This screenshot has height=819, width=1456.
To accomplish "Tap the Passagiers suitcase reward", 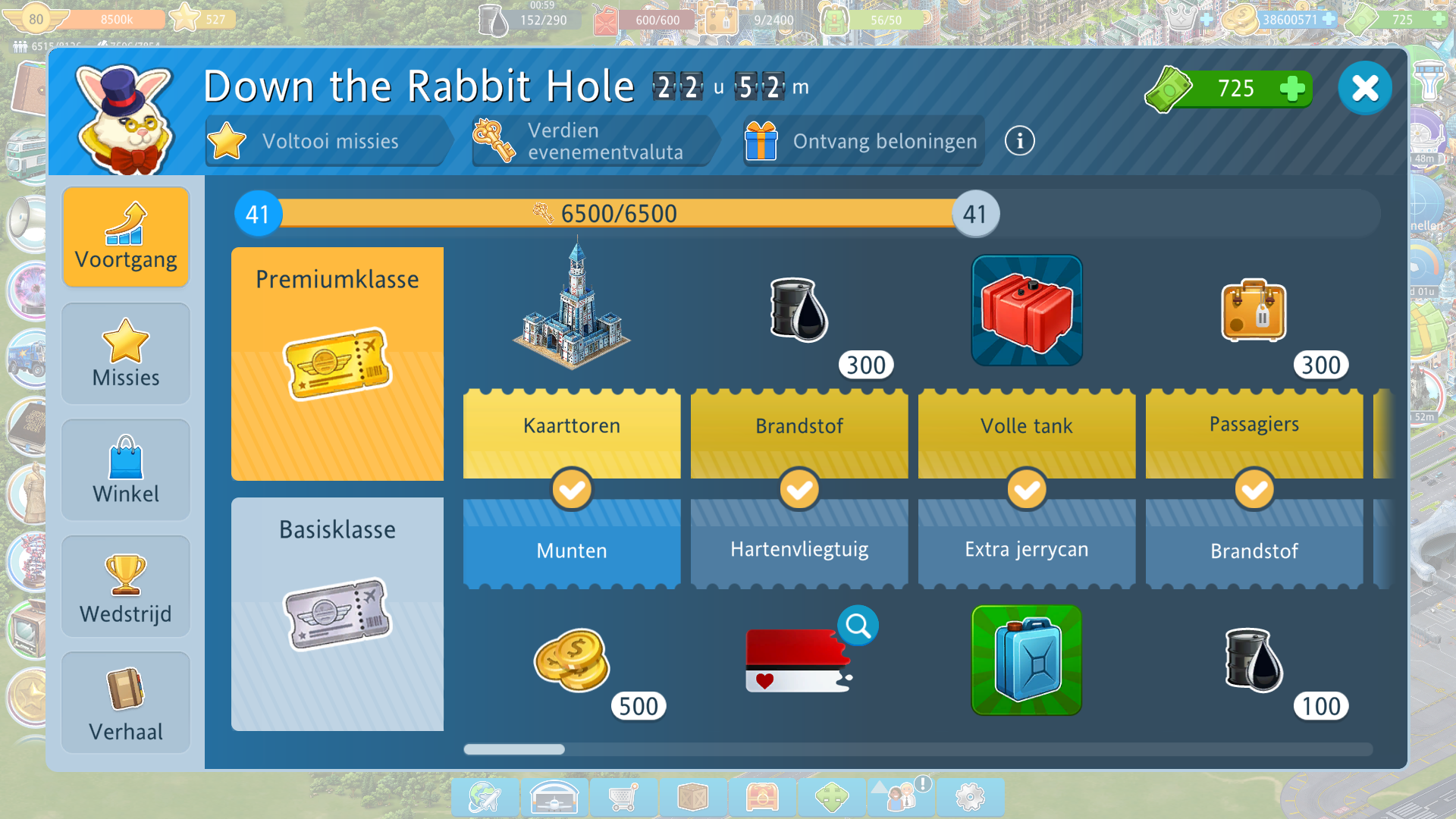I will [1254, 311].
